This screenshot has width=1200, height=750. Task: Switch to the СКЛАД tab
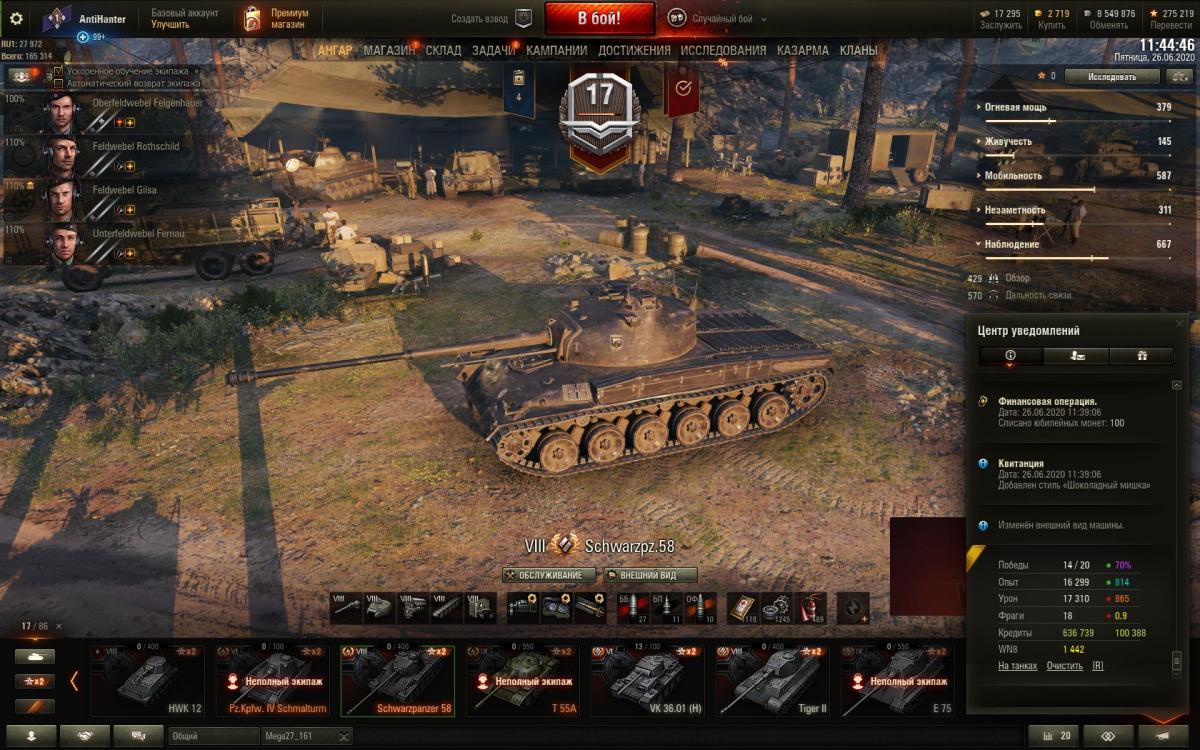tap(443, 50)
